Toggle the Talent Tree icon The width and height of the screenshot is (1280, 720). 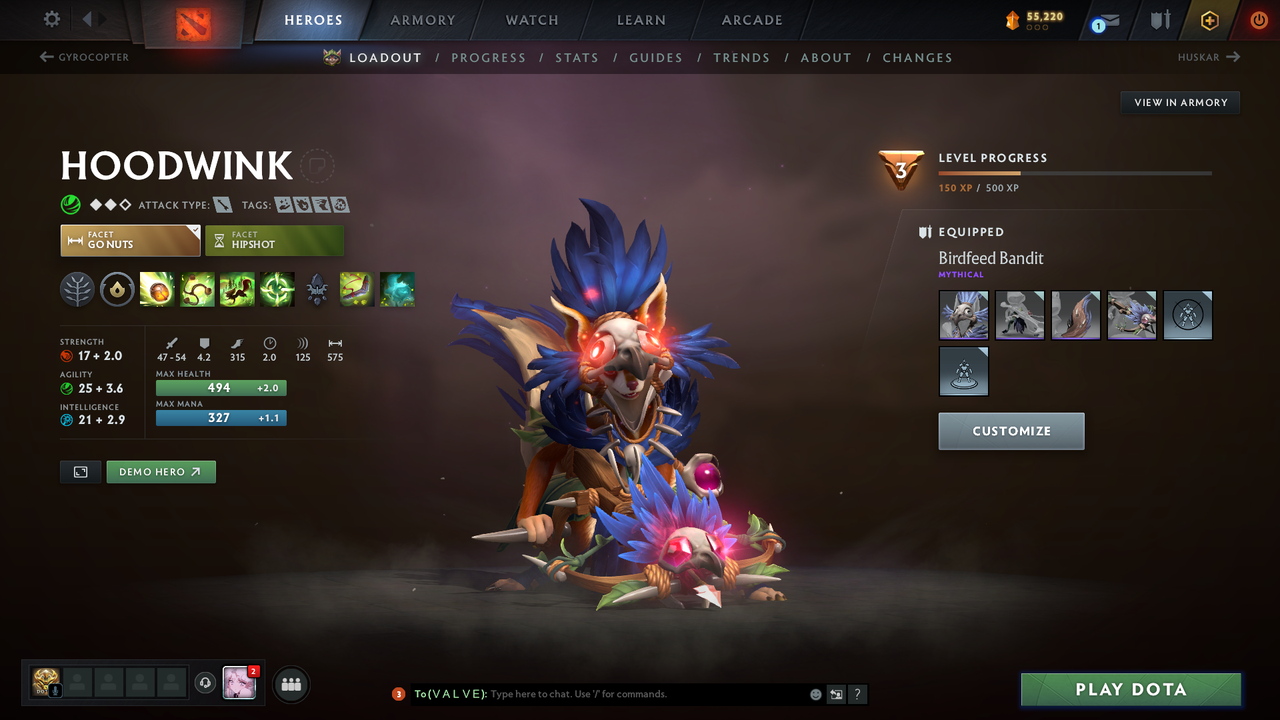click(x=77, y=290)
